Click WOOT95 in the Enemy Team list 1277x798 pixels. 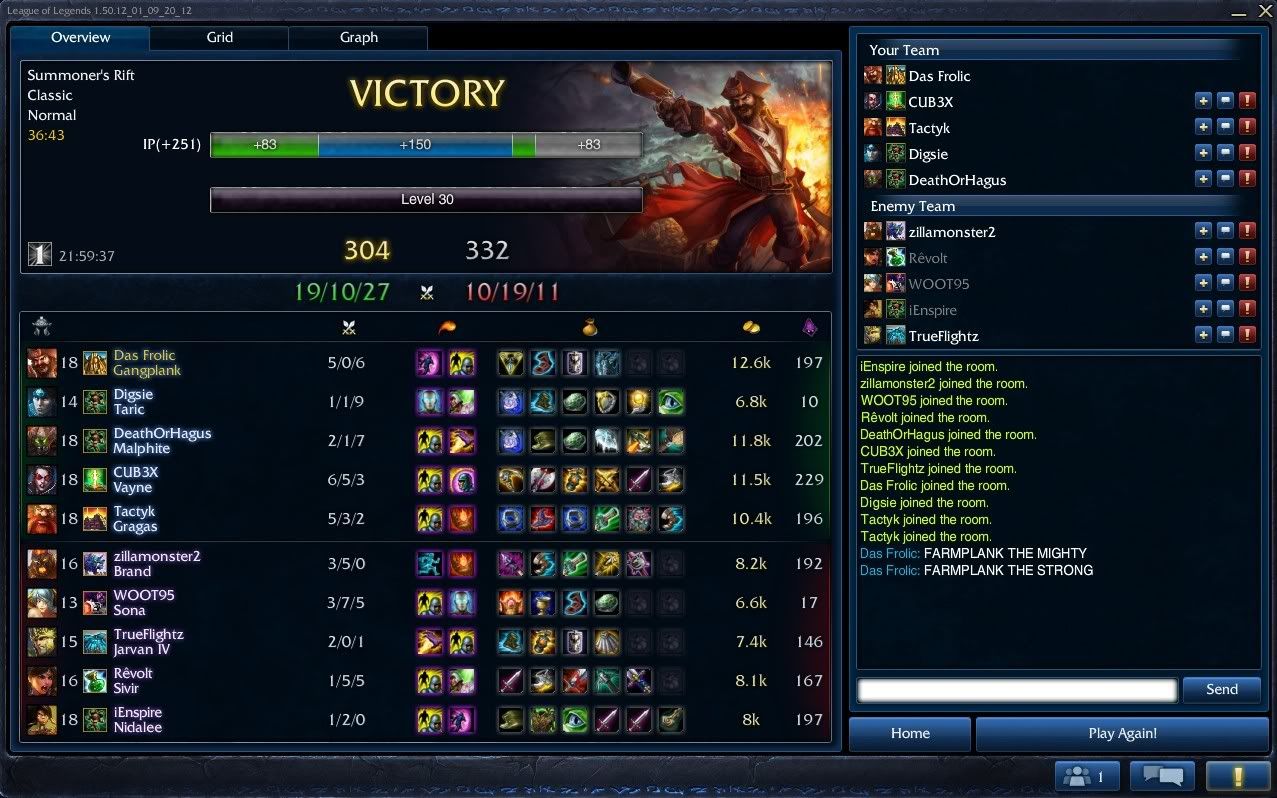pyautogui.click(x=938, y=284)
